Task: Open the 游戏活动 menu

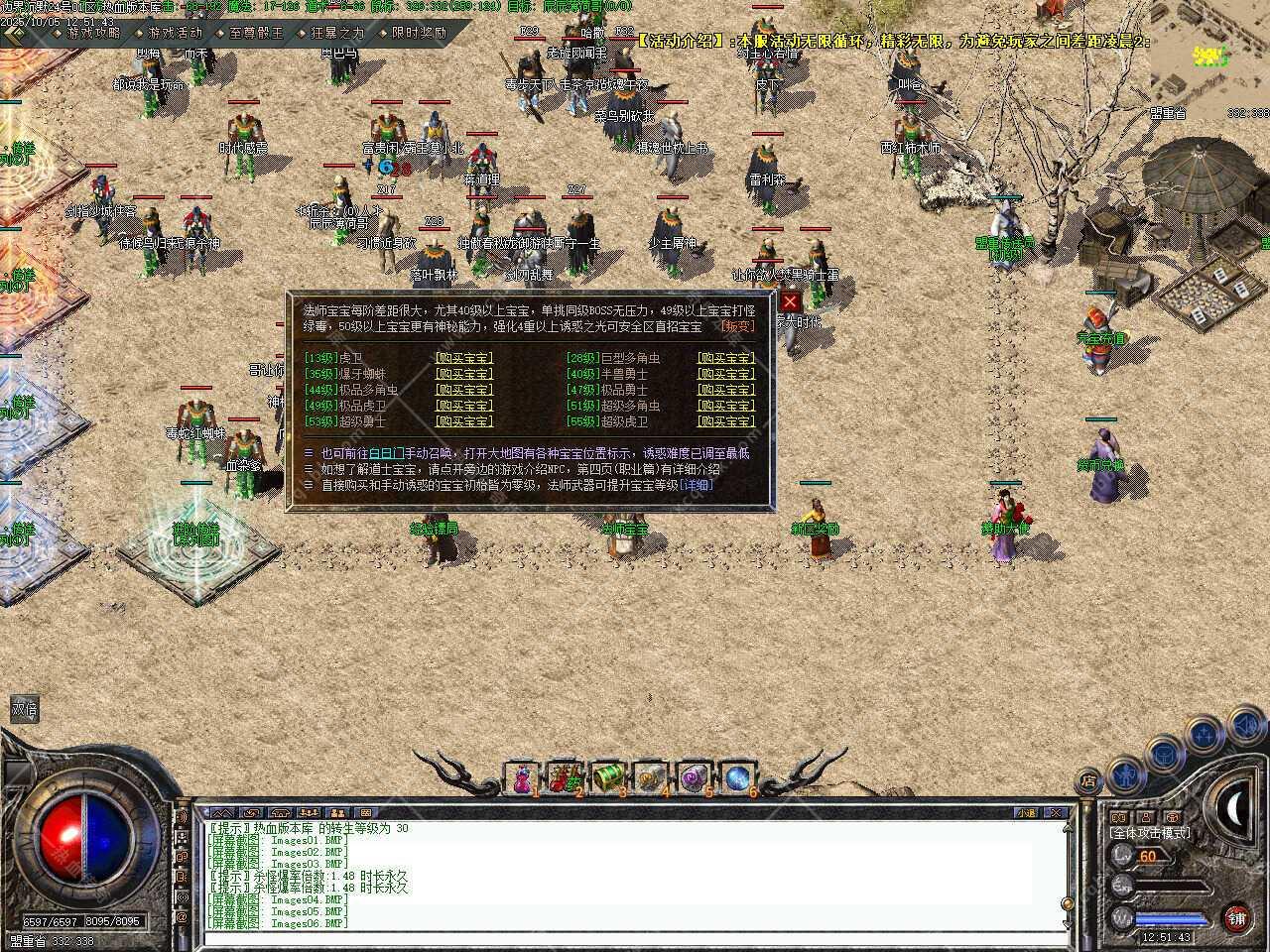Action: tap(175, 32)
